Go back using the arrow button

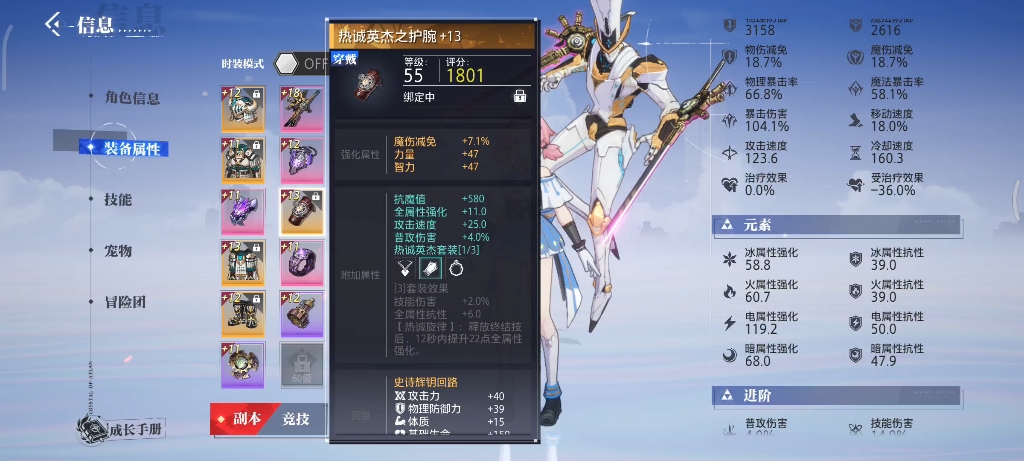pos(53,25)
